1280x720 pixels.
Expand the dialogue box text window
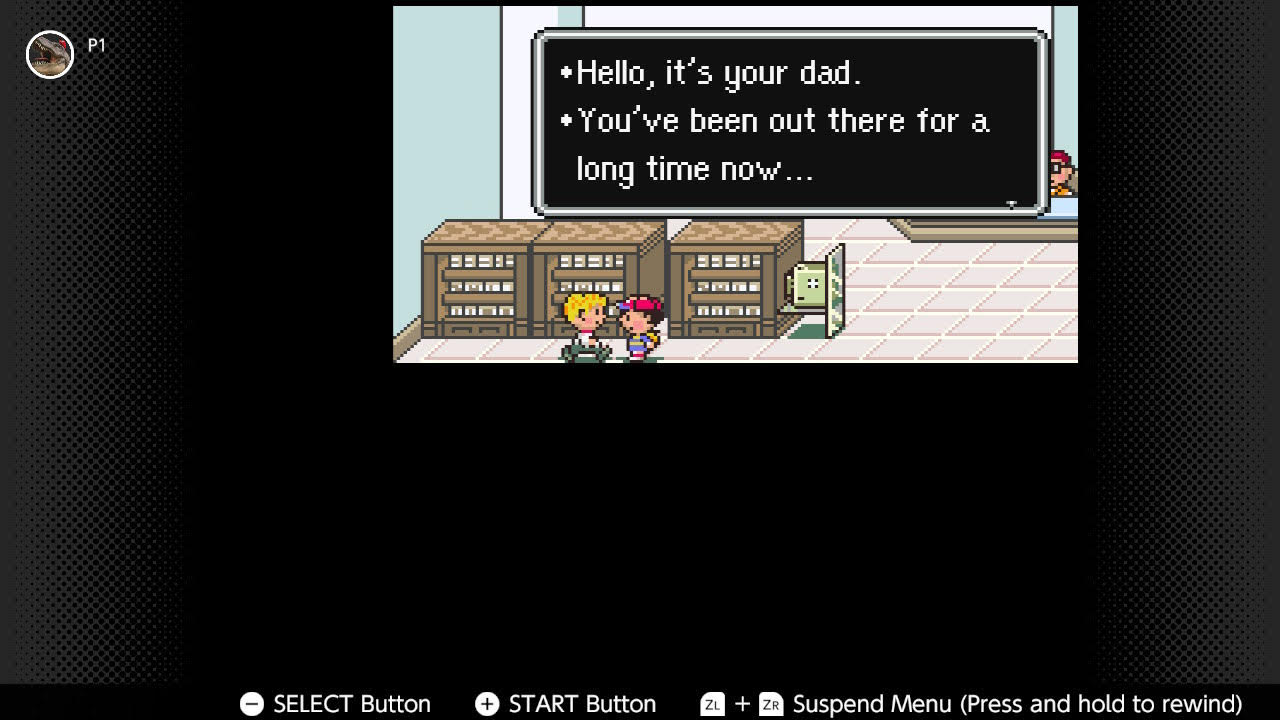(x=790, y=120)
